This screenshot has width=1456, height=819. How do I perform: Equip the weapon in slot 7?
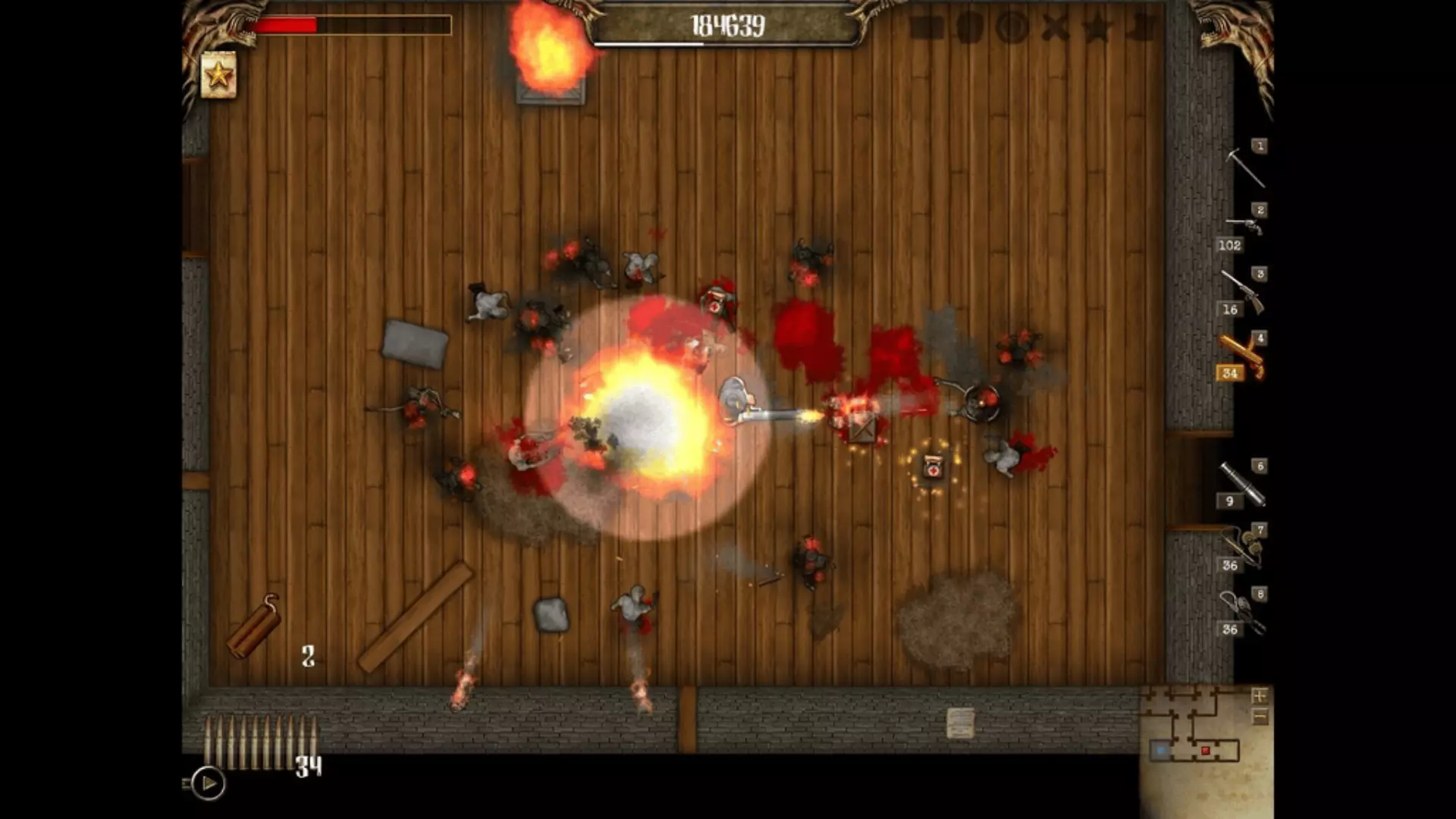point(1244,548)
